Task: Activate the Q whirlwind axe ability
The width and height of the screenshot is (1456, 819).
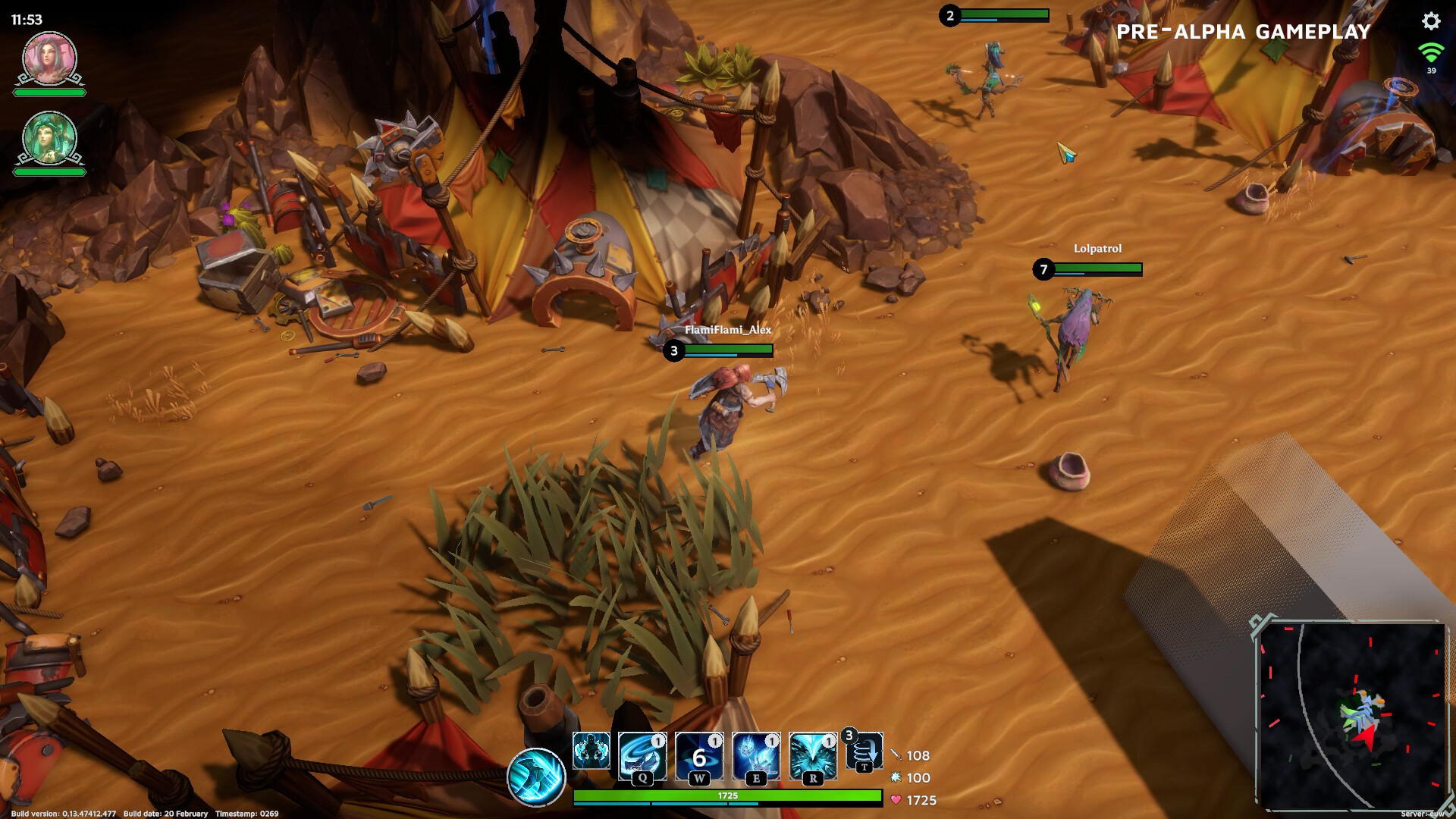Action: 642,755
